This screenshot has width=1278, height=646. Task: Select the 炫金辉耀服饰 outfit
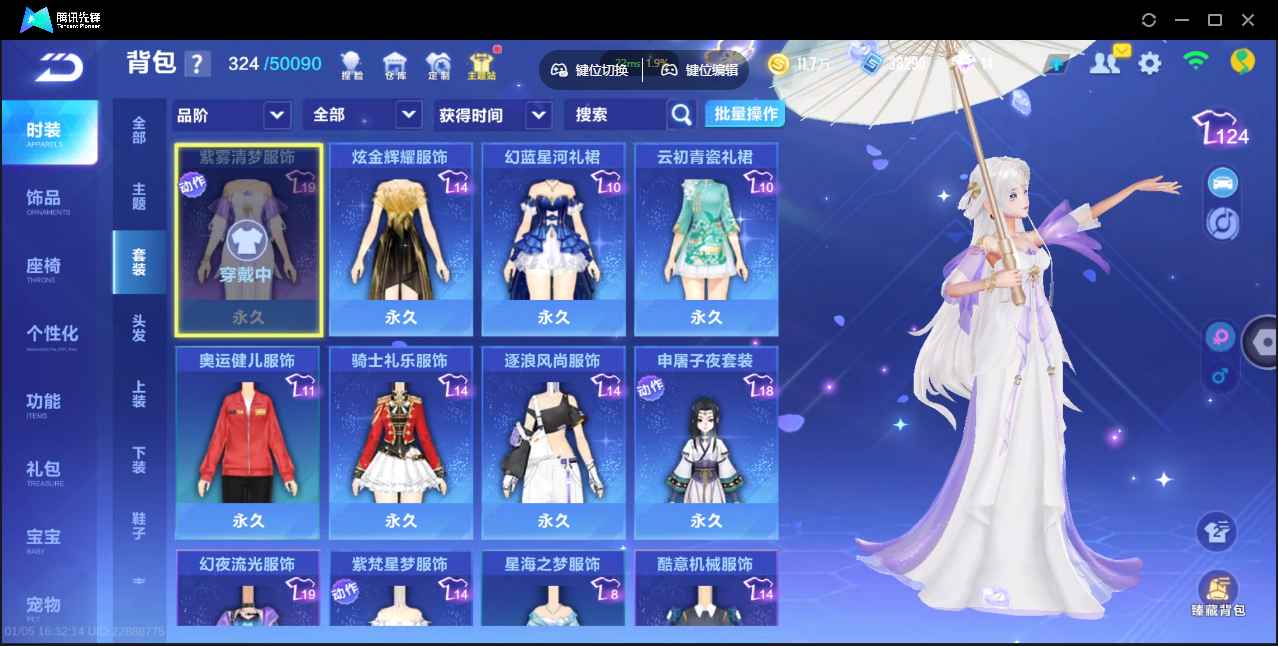click(400, 238)
